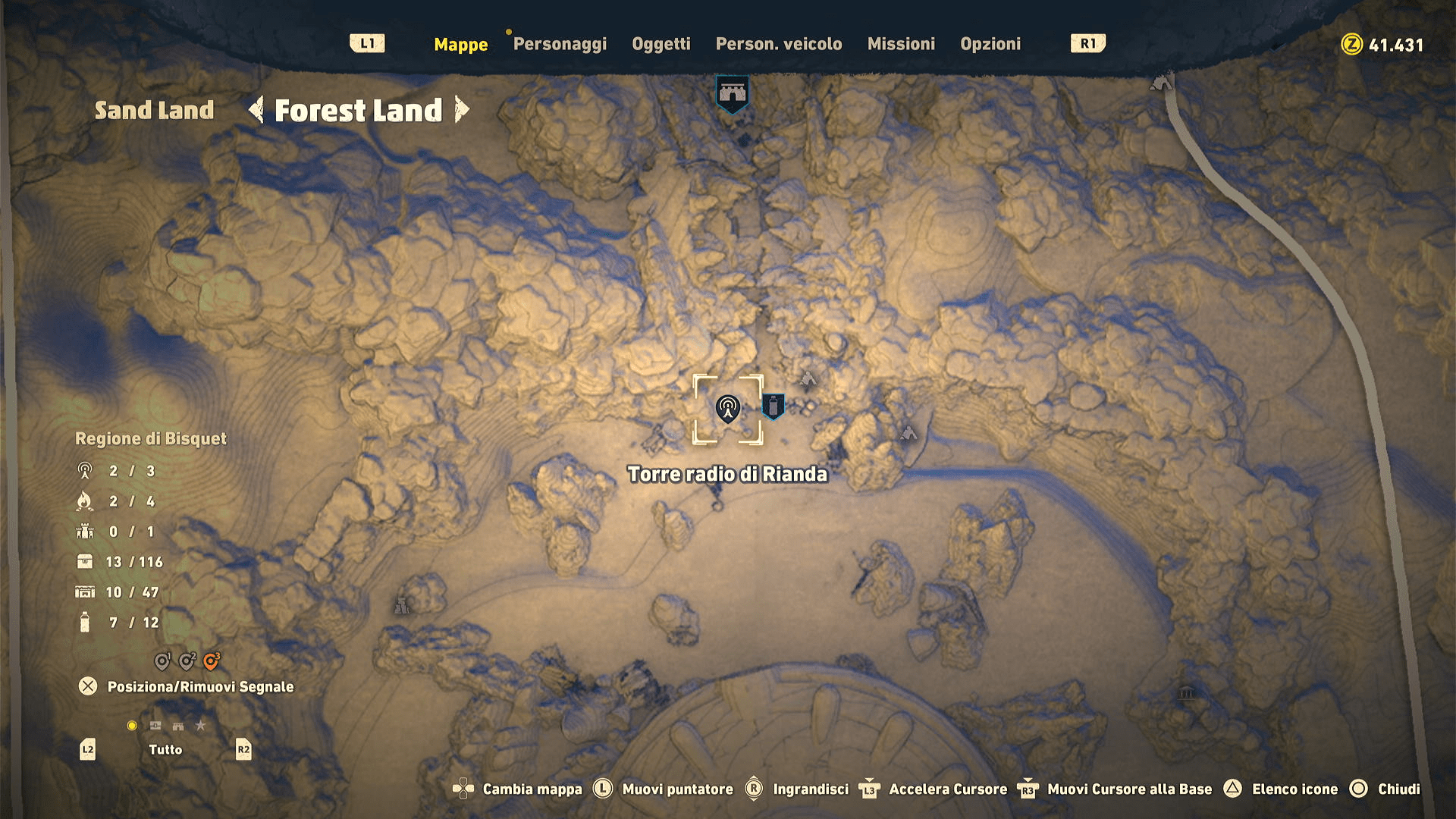Click the left arrow beside Forest Land

(256, 110)
